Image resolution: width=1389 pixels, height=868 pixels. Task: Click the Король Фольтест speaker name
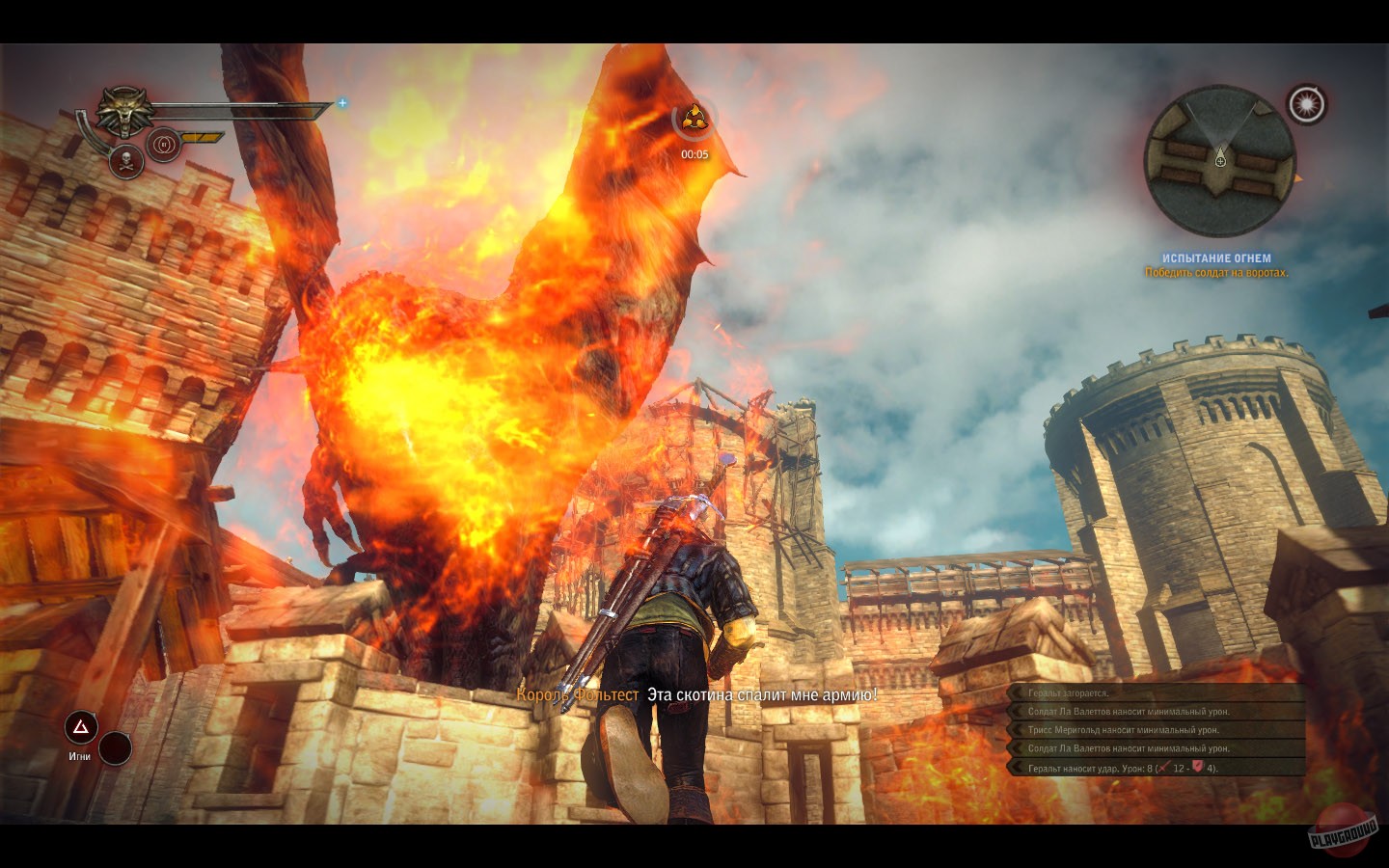tap(579, 695)
